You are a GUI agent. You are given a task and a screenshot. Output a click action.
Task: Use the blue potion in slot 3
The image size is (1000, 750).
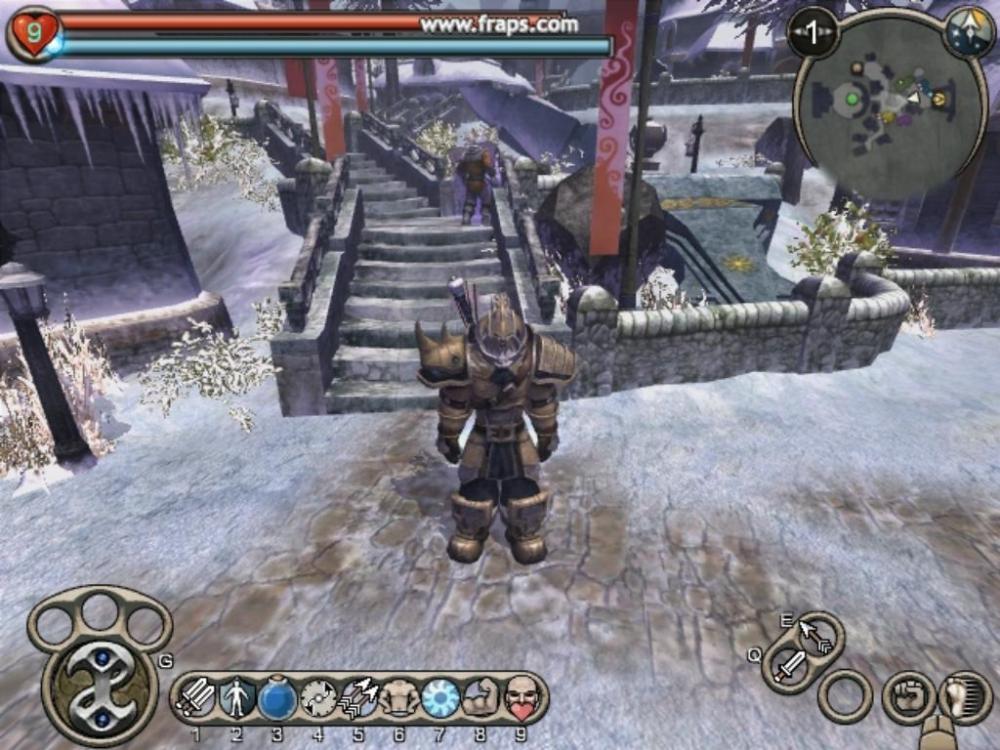coord(277,697)
